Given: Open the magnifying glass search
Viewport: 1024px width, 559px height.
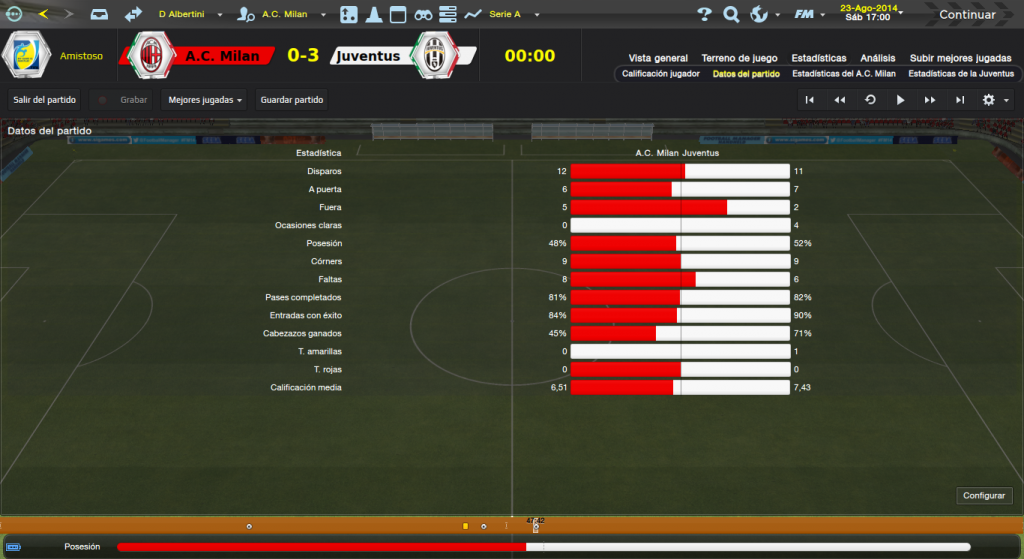Looking at the screenshot, I should (x=731, y=14).
